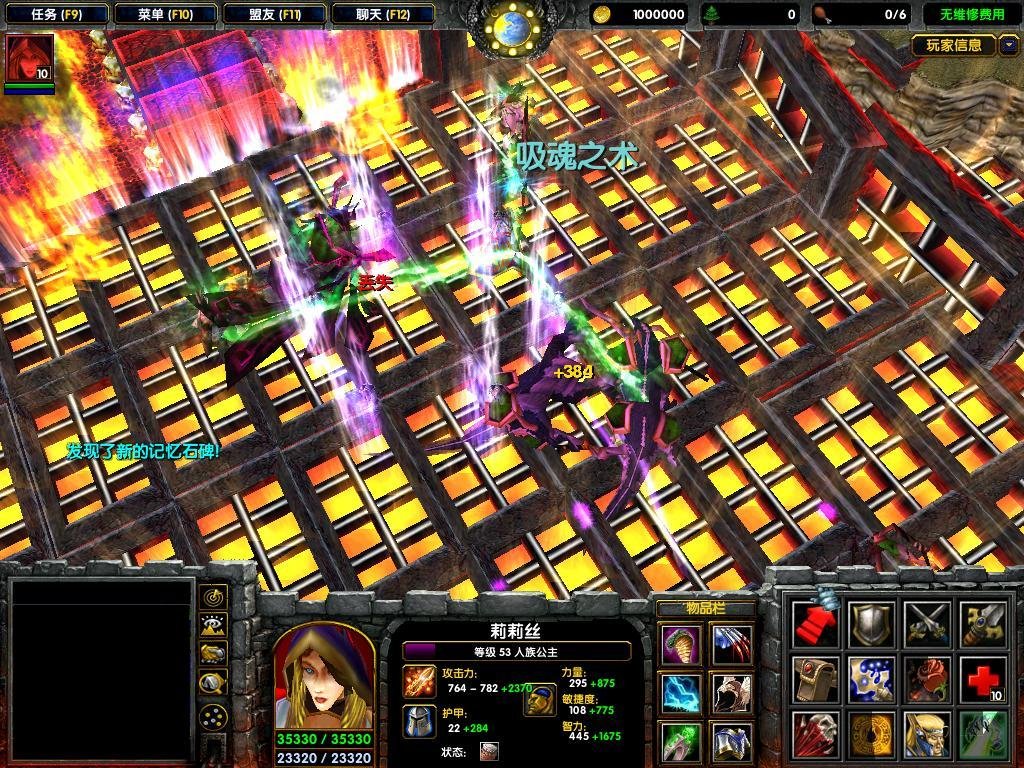
Task: Use the claws item in the inventory
Action: click(x=731, y=643)
